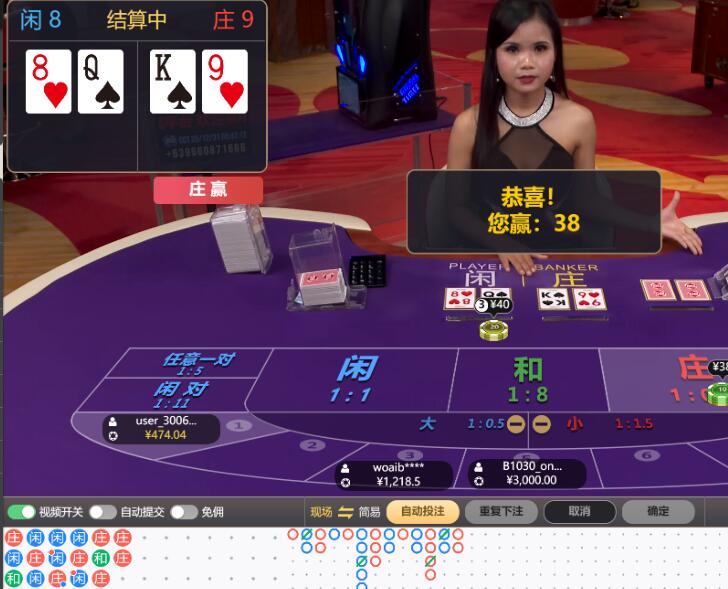Screen dimensions: 728x589
Task: Enable the 自动提交 auto-submit toggle
Action: (x=102, y=512)
